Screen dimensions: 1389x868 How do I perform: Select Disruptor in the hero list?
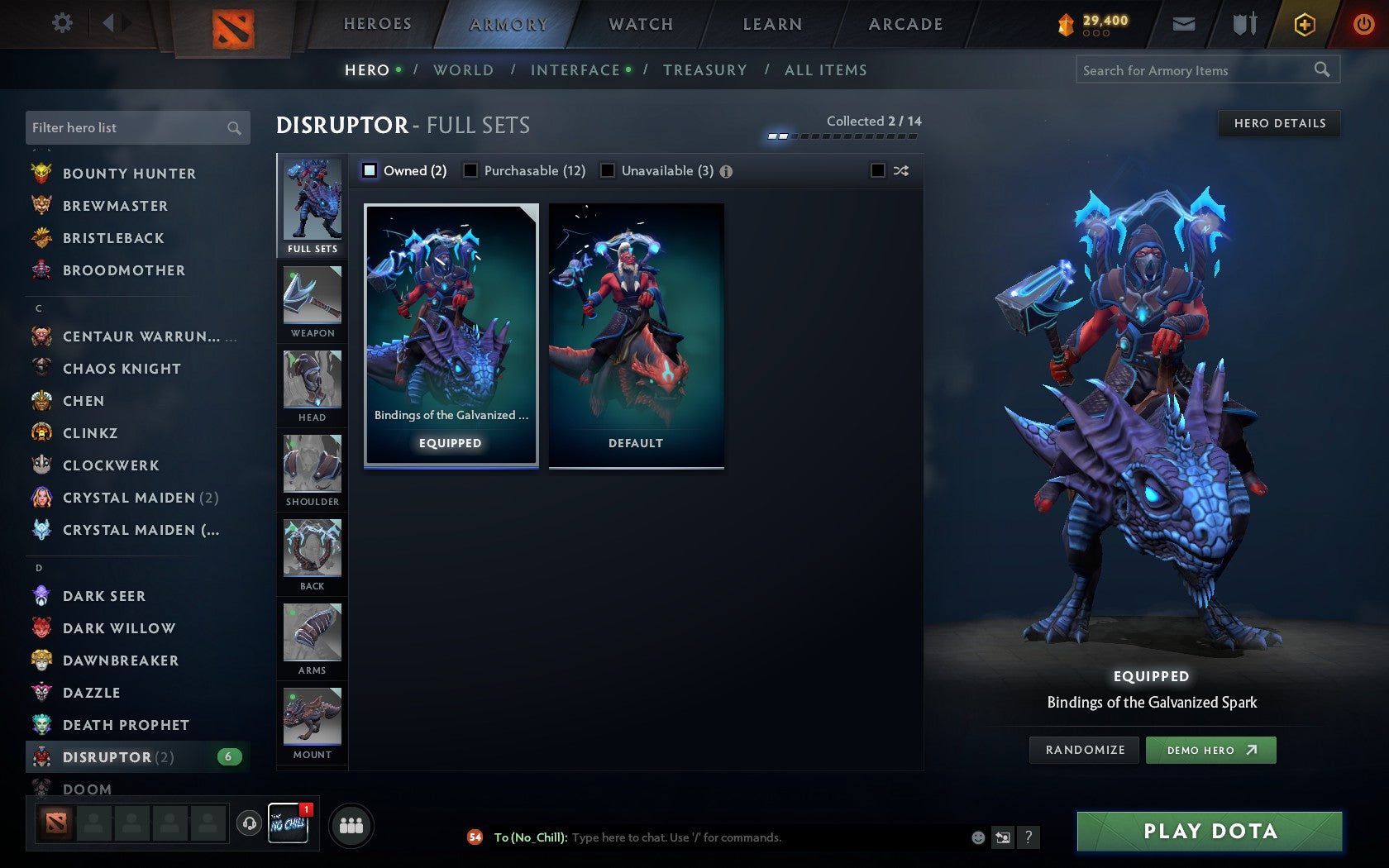(108, 756)
